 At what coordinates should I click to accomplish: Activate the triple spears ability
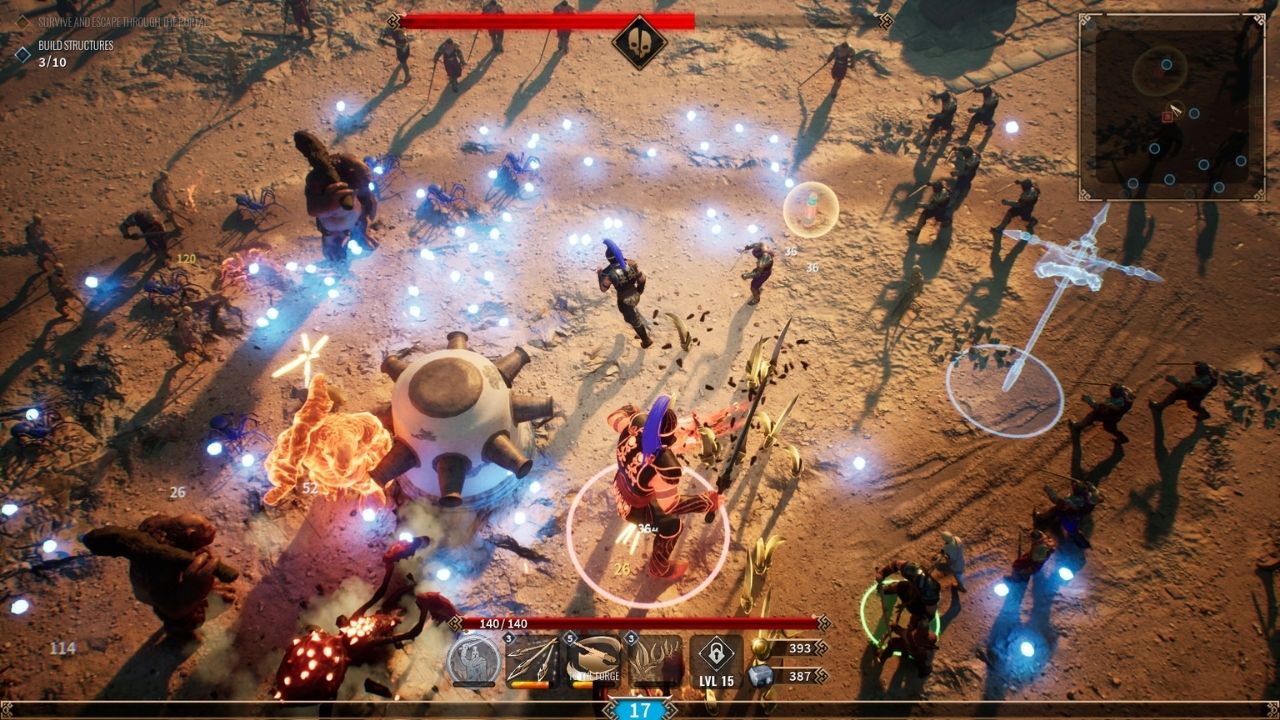tap(532, 660)
